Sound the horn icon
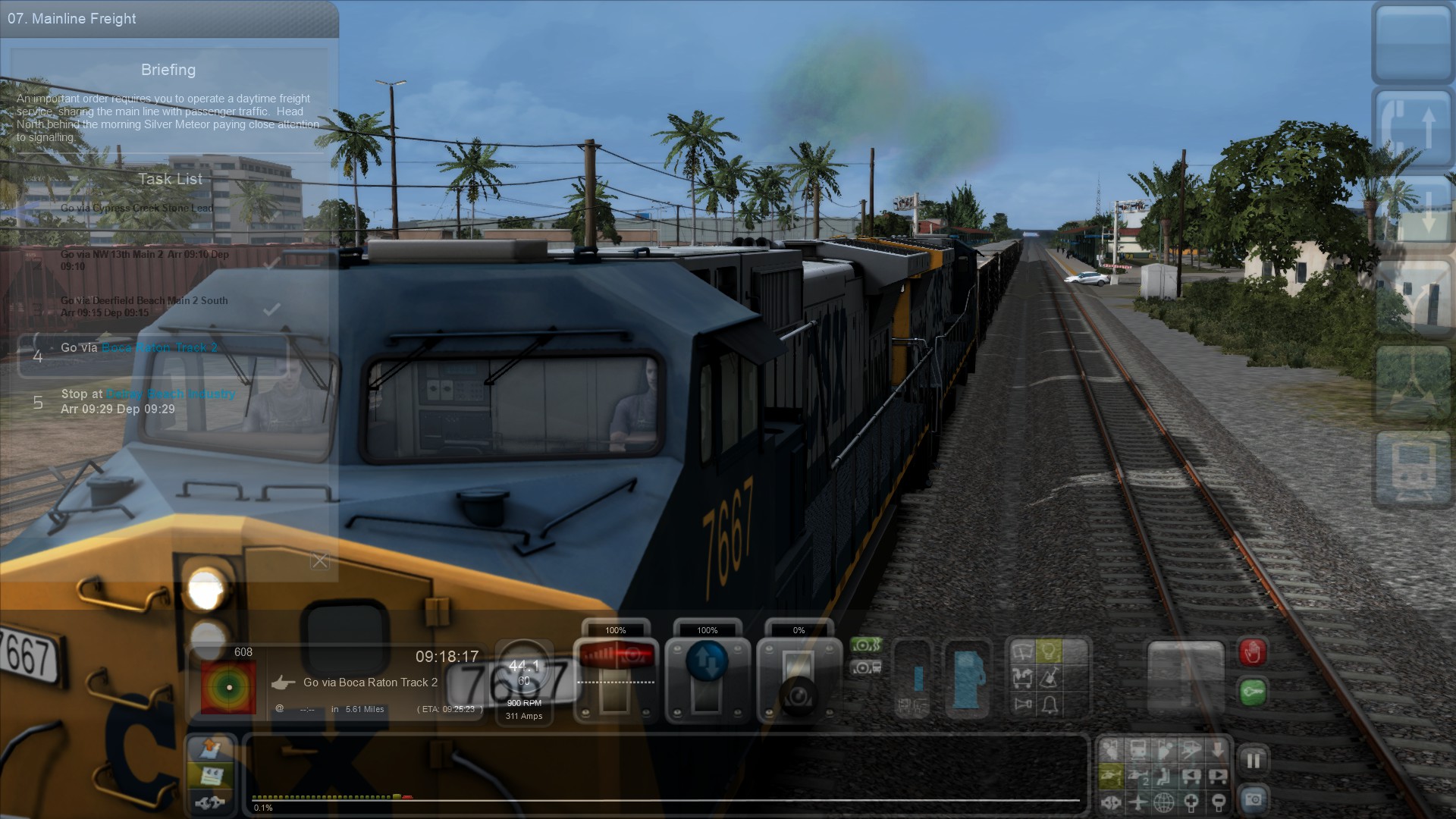 coord(1023,704)
